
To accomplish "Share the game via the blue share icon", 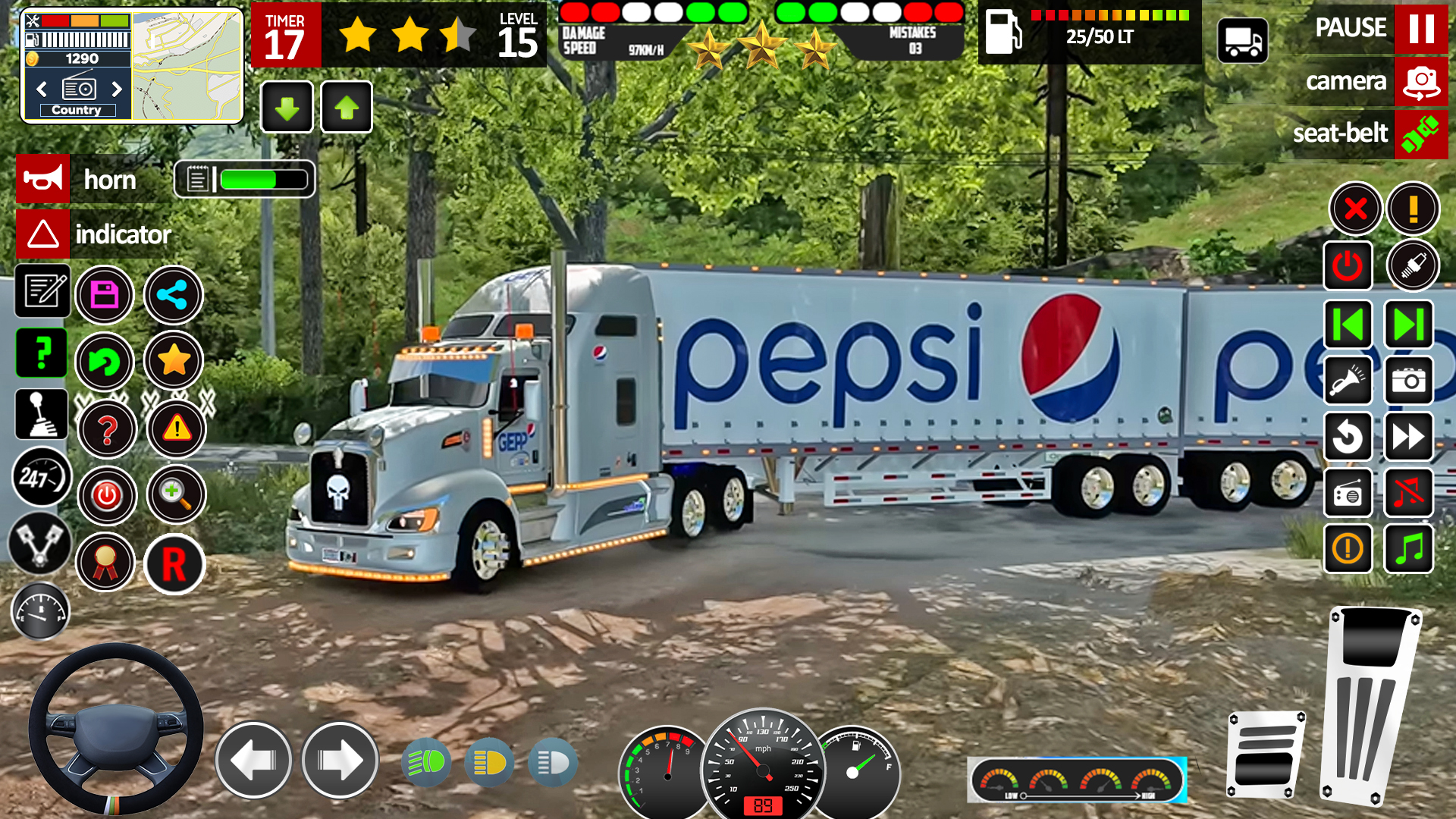I will [173, 295].
